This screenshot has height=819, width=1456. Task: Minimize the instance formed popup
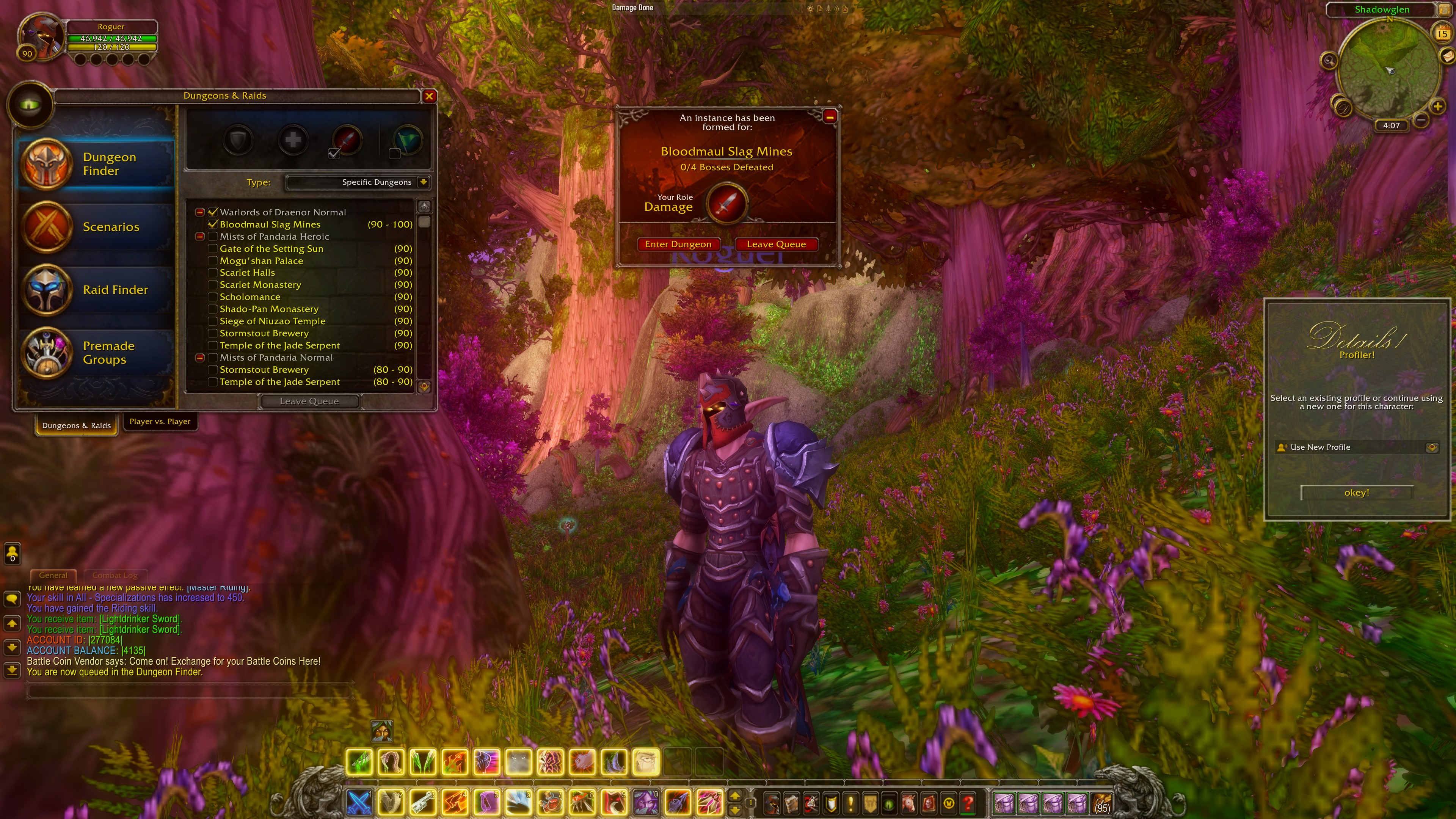pos(830,116)
